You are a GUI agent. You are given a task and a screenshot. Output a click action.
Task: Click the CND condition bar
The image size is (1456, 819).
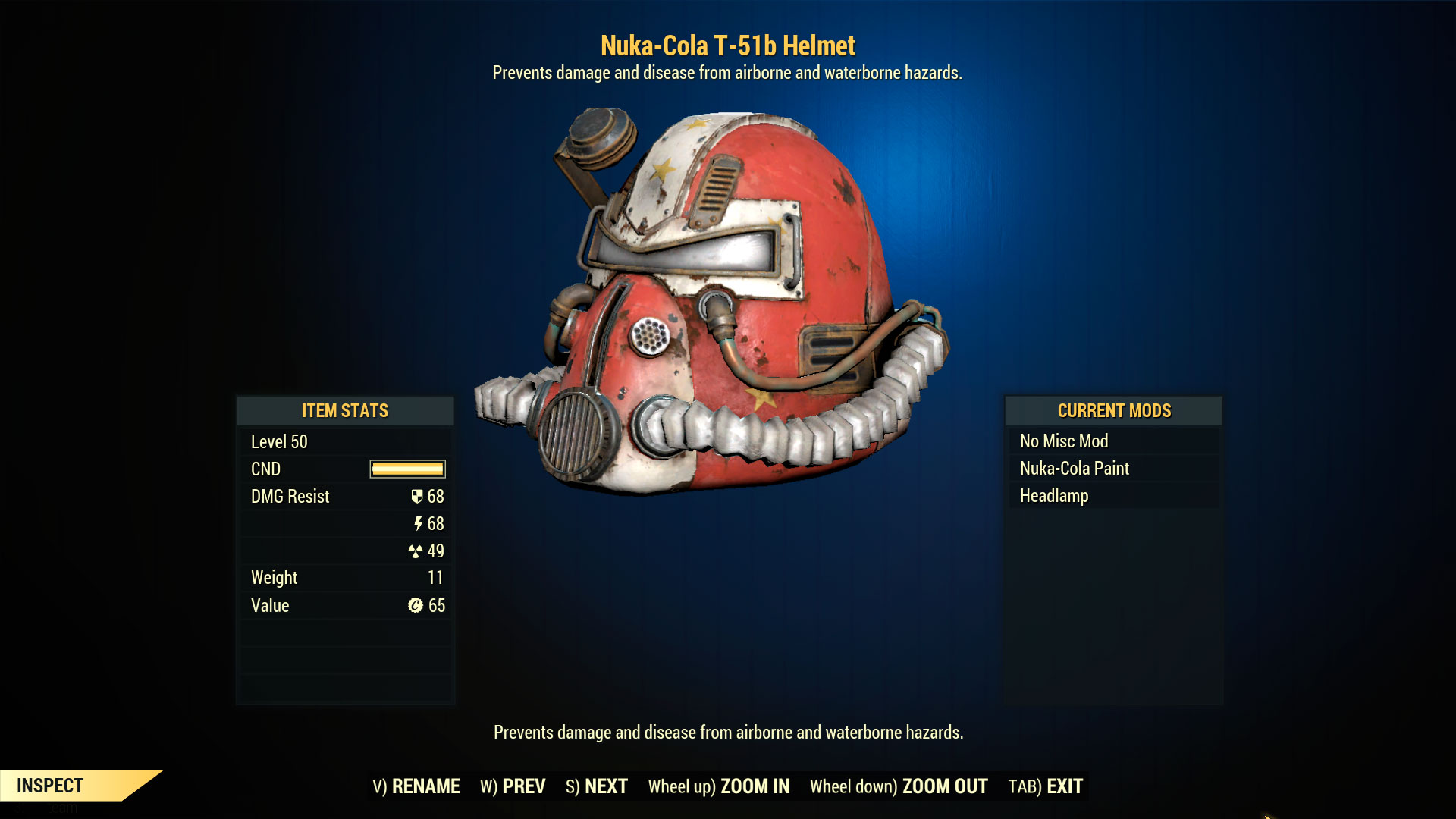[x=406, y=469]
